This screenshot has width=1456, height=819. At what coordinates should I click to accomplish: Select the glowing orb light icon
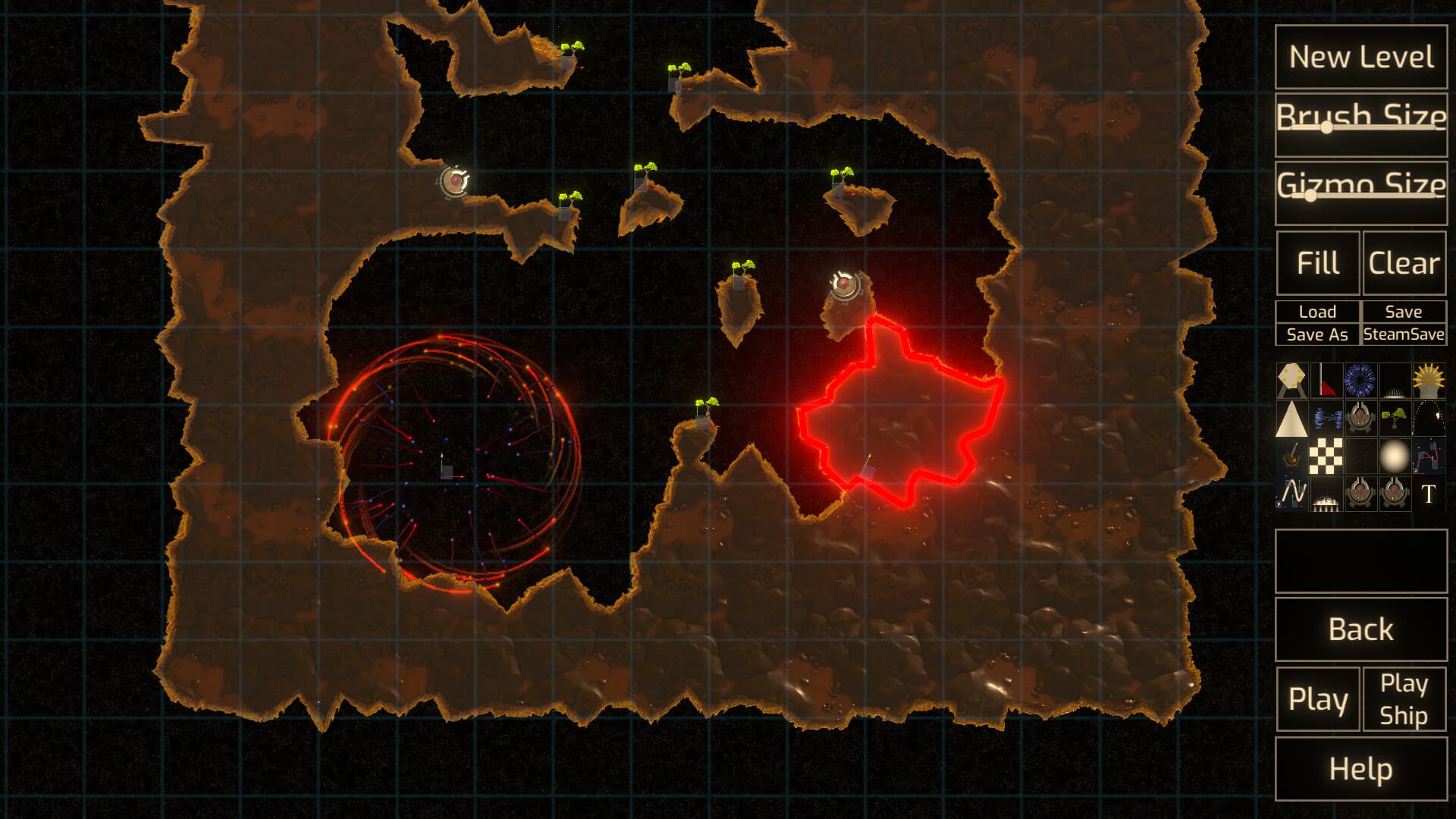tap(1395, 455)
